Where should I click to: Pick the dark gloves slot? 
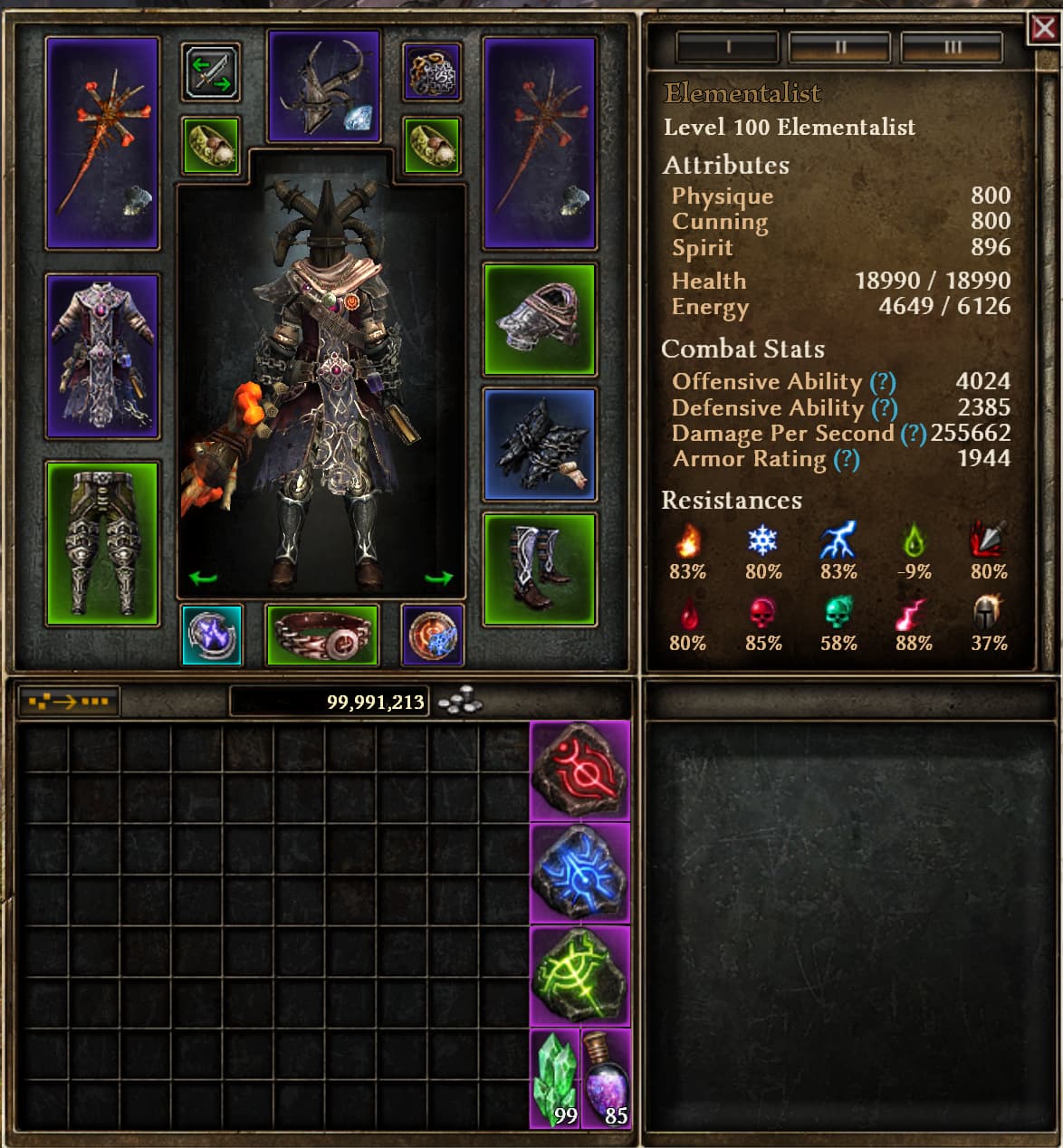point(540,444)
